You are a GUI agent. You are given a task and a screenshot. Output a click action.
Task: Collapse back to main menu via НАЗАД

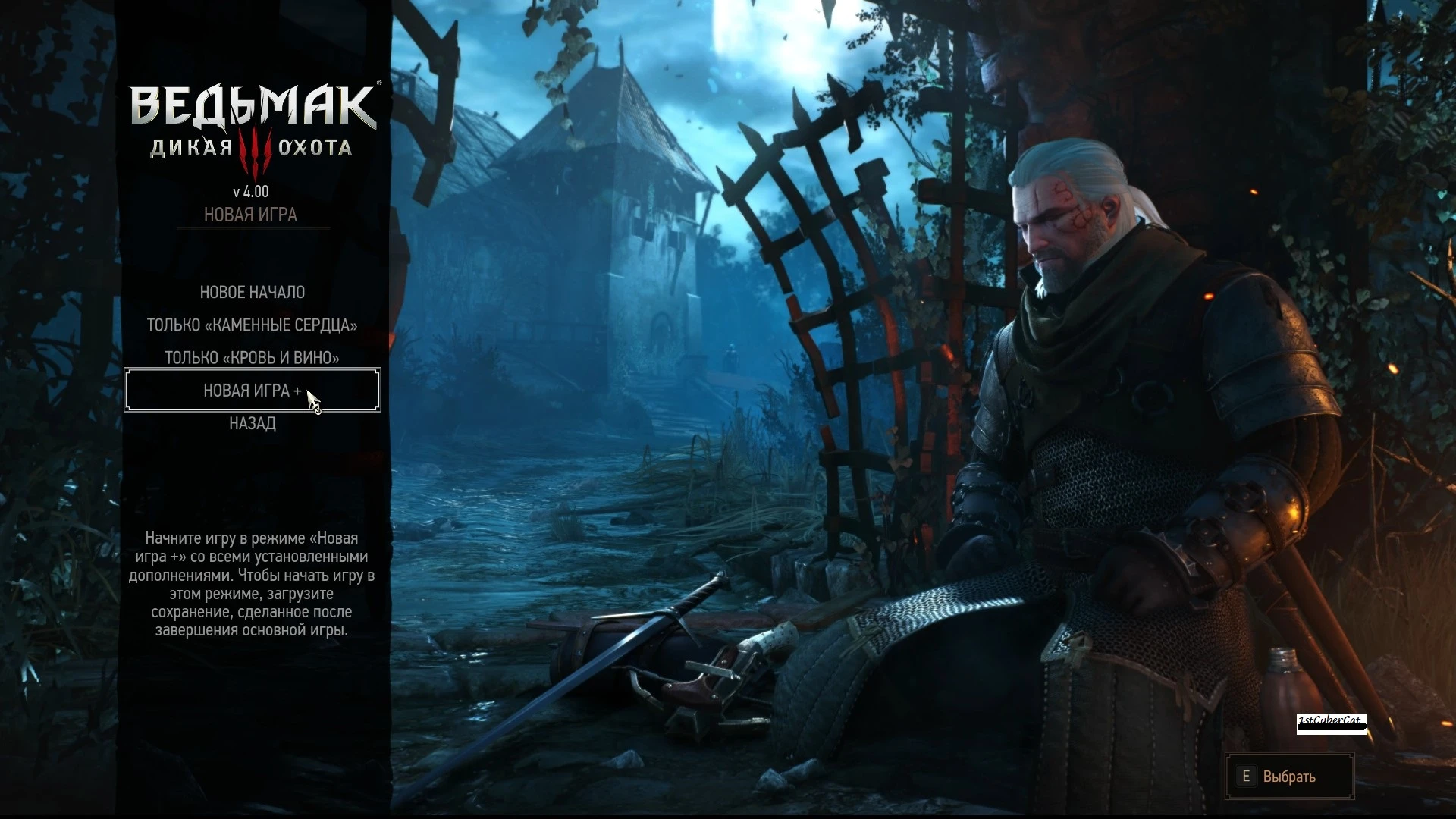252,423
